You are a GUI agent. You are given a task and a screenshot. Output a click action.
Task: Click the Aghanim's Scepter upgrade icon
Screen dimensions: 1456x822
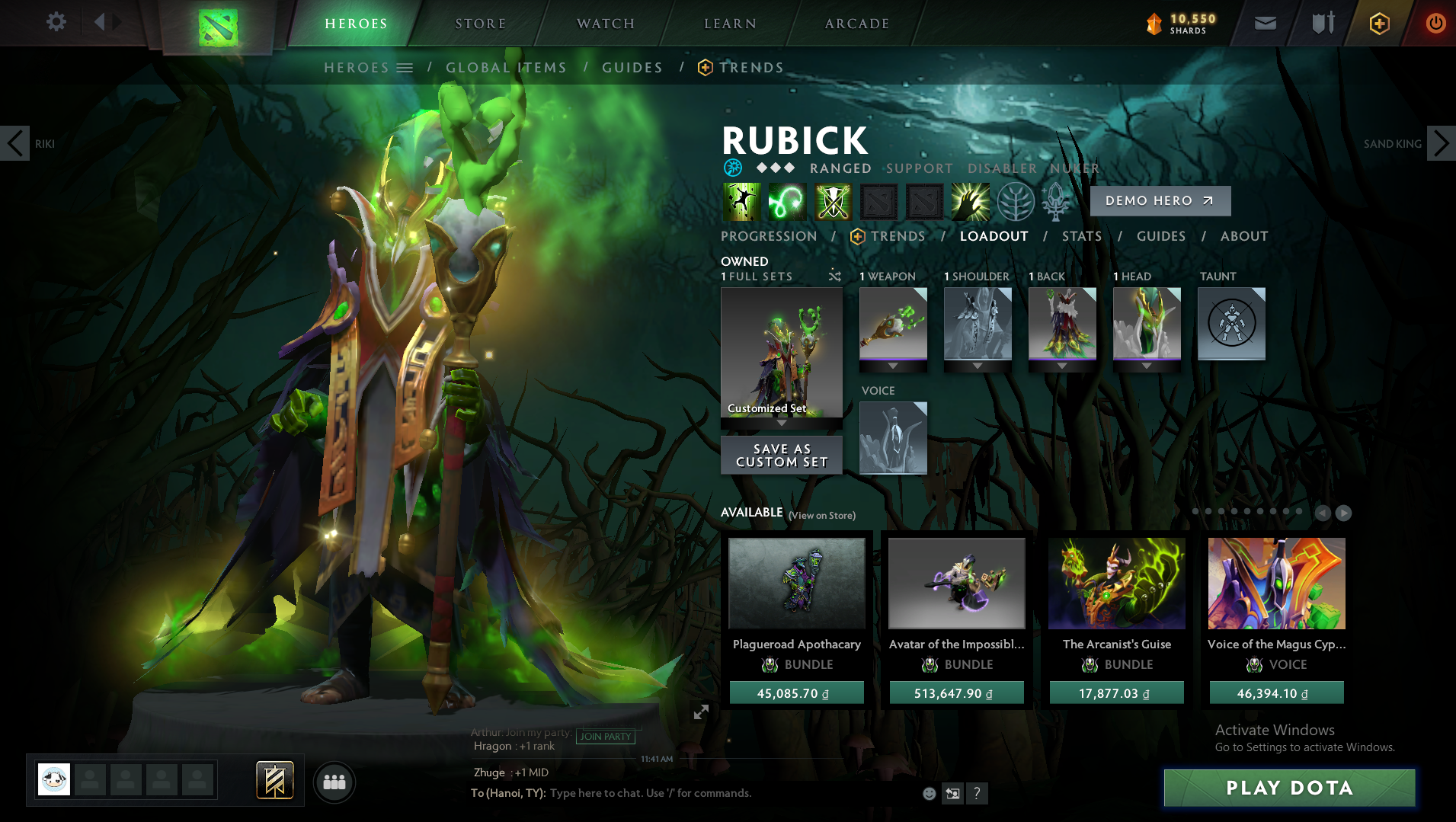tap(1054, 200)
